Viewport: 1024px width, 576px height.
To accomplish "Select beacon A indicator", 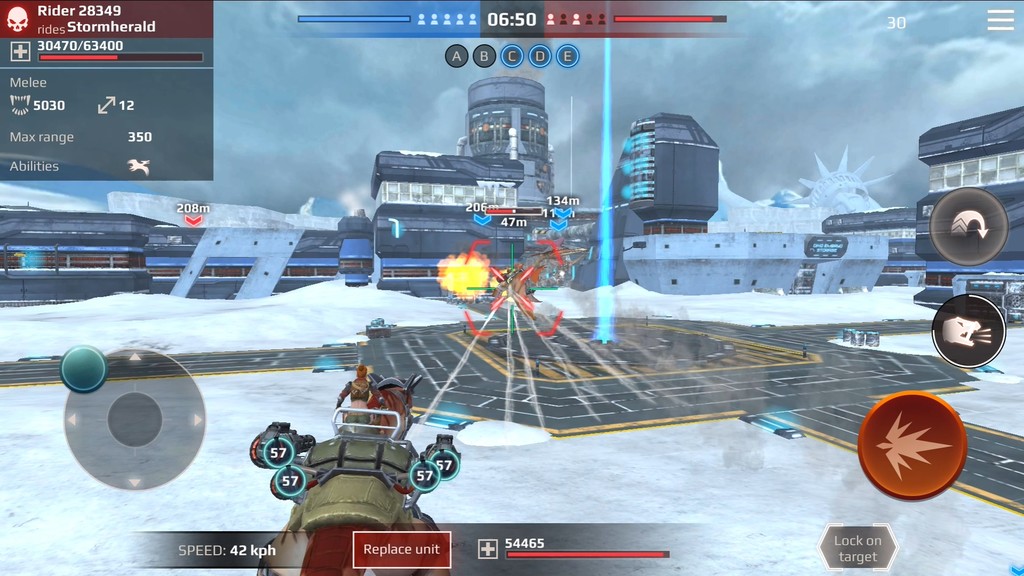I will (457, 56).
